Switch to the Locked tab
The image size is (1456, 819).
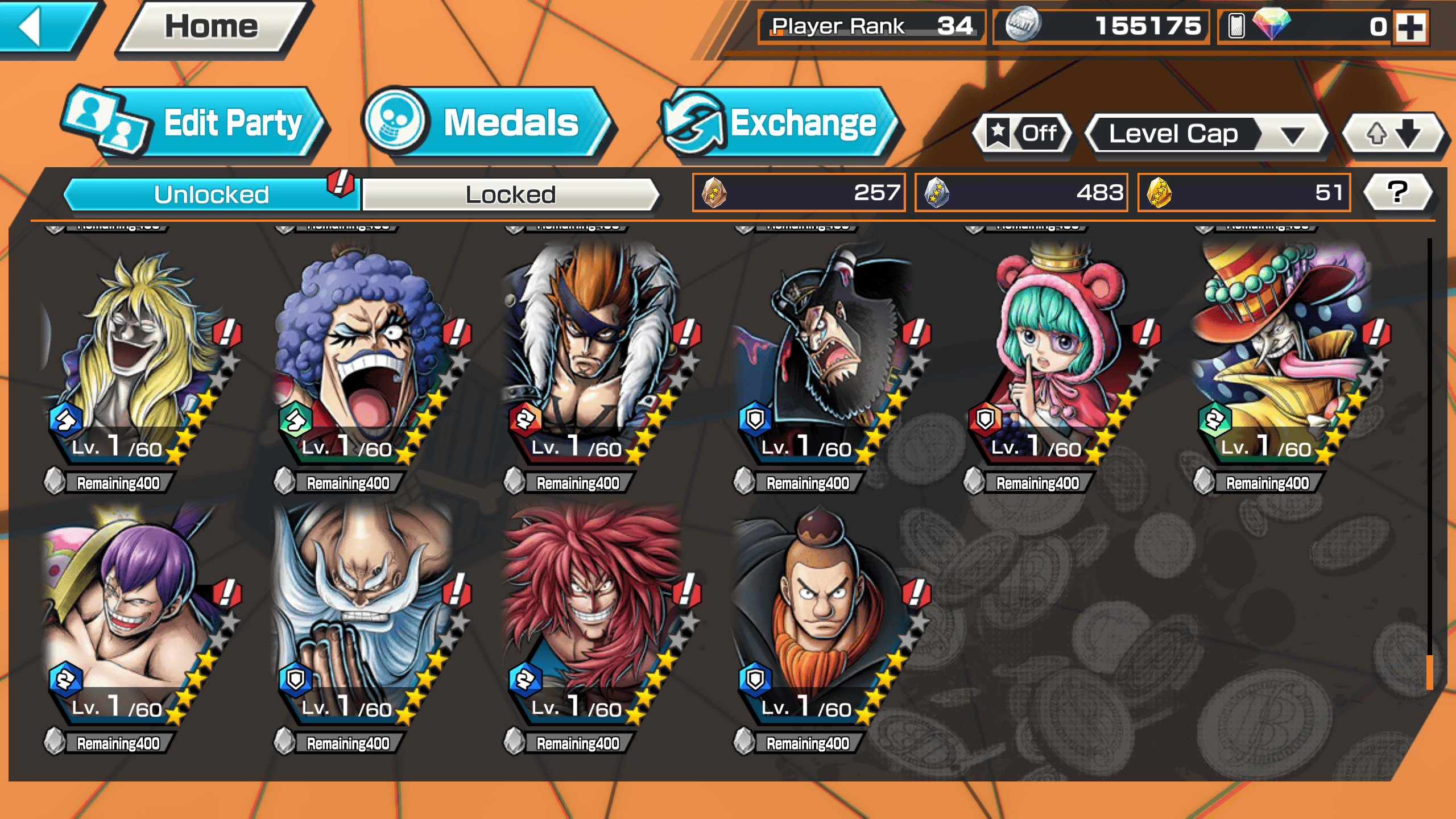[510, 195]
